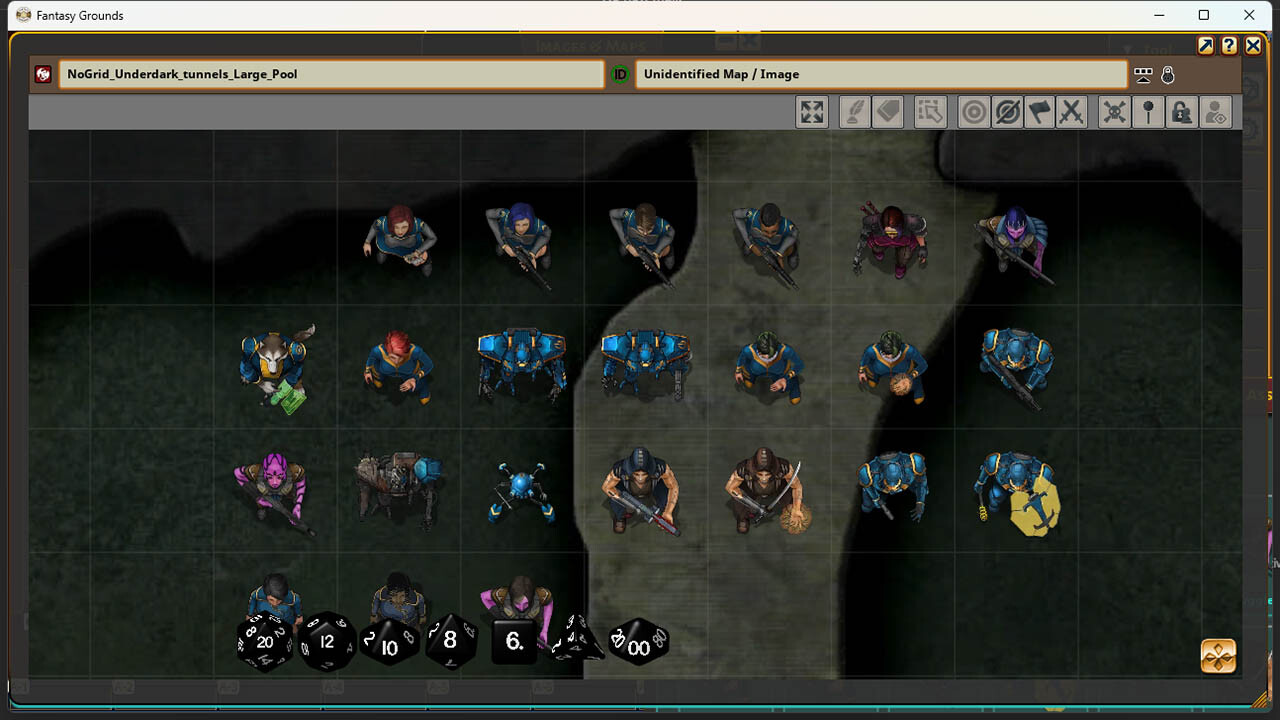The width and height of the screenshot is (1280, 720).
Task: Activate the token selection pointer tool
Action: (931, 112)
